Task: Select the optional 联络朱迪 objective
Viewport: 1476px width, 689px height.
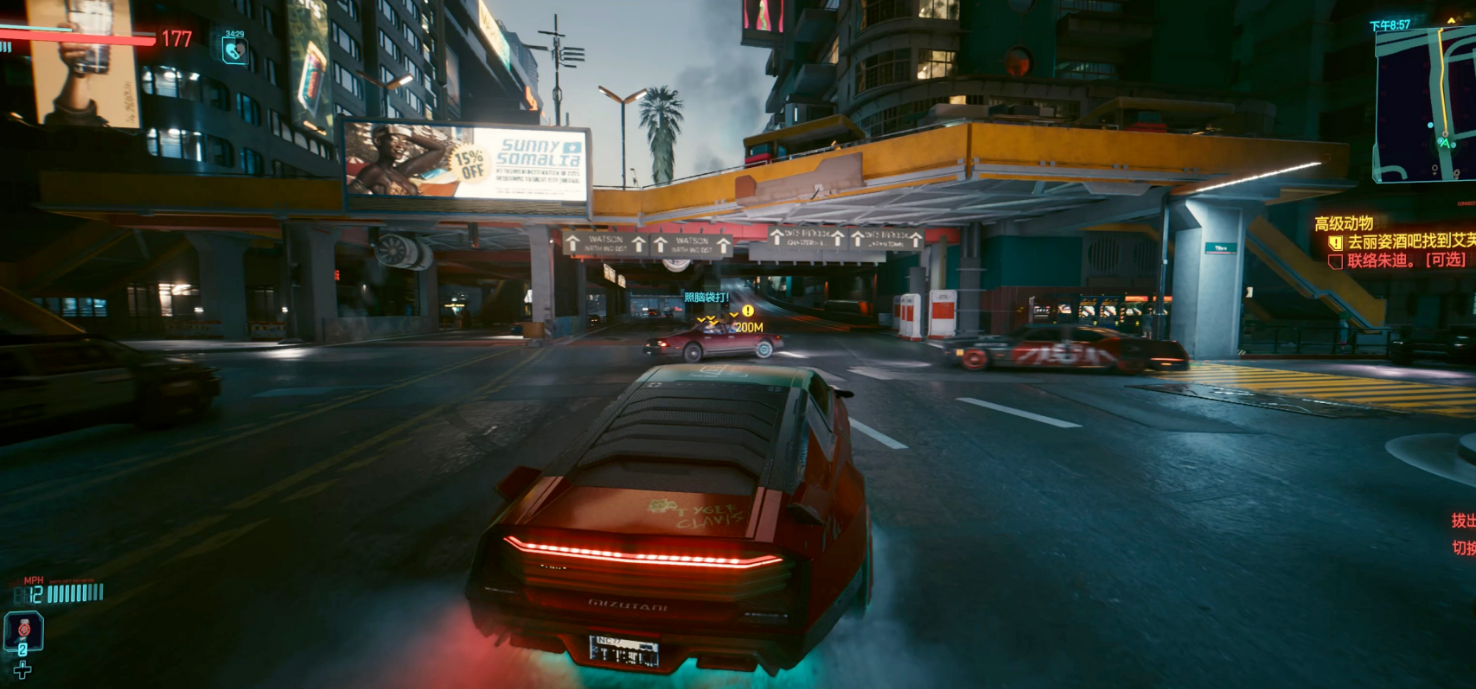Action: [x=1392, y=260]
